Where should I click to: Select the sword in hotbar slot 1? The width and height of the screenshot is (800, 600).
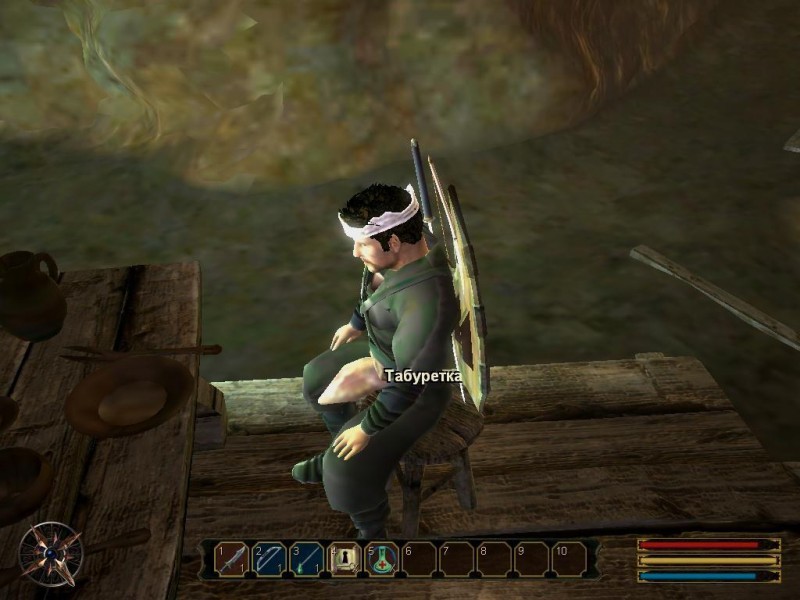(x=232, y=559)
